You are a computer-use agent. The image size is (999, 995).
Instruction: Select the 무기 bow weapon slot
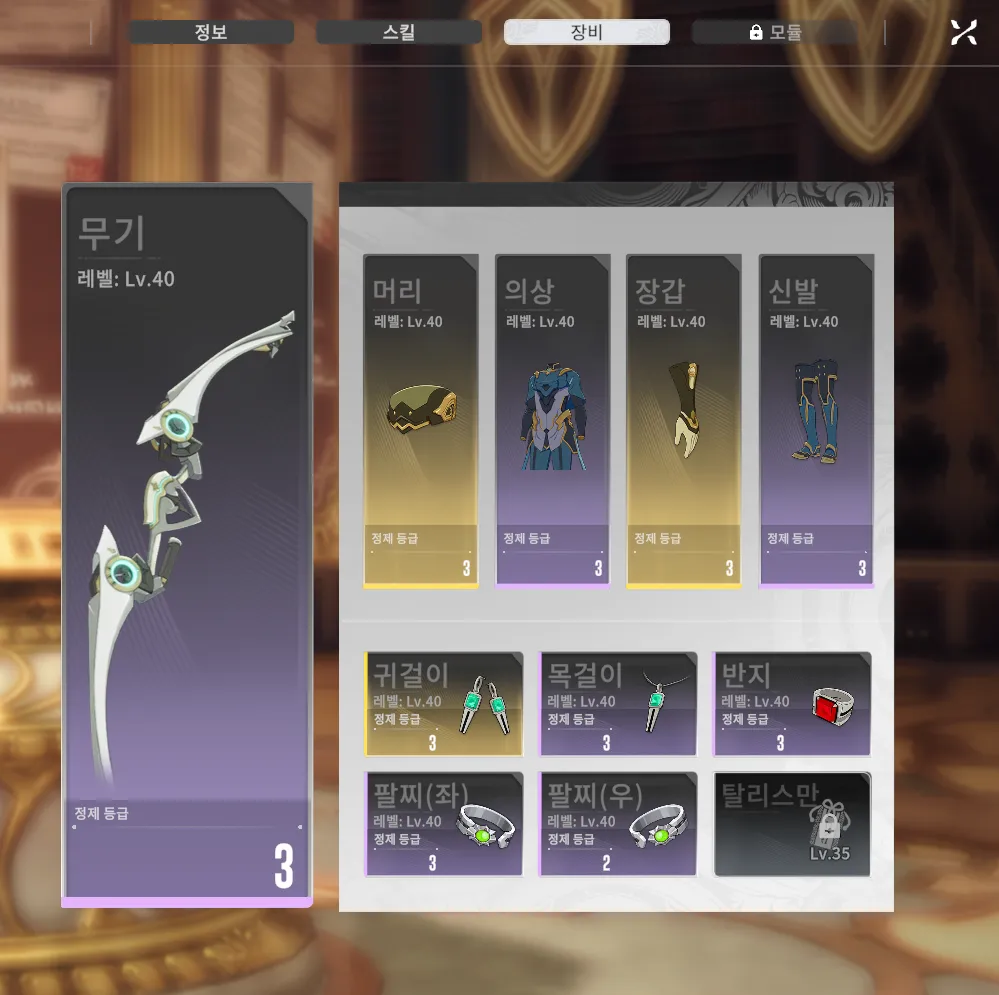tap(187, 545)
